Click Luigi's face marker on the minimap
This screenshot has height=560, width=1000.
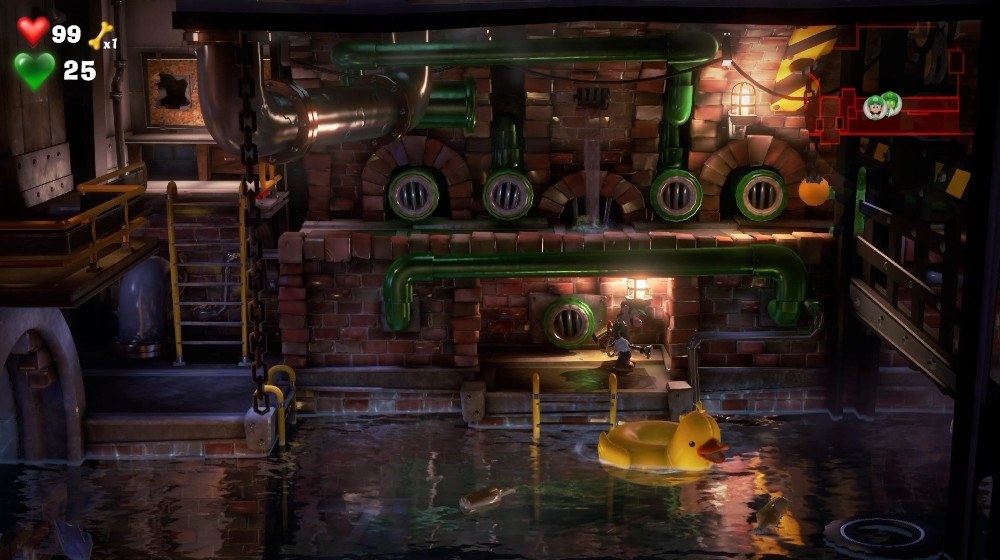pyautogui.click(x=875, y=107)
